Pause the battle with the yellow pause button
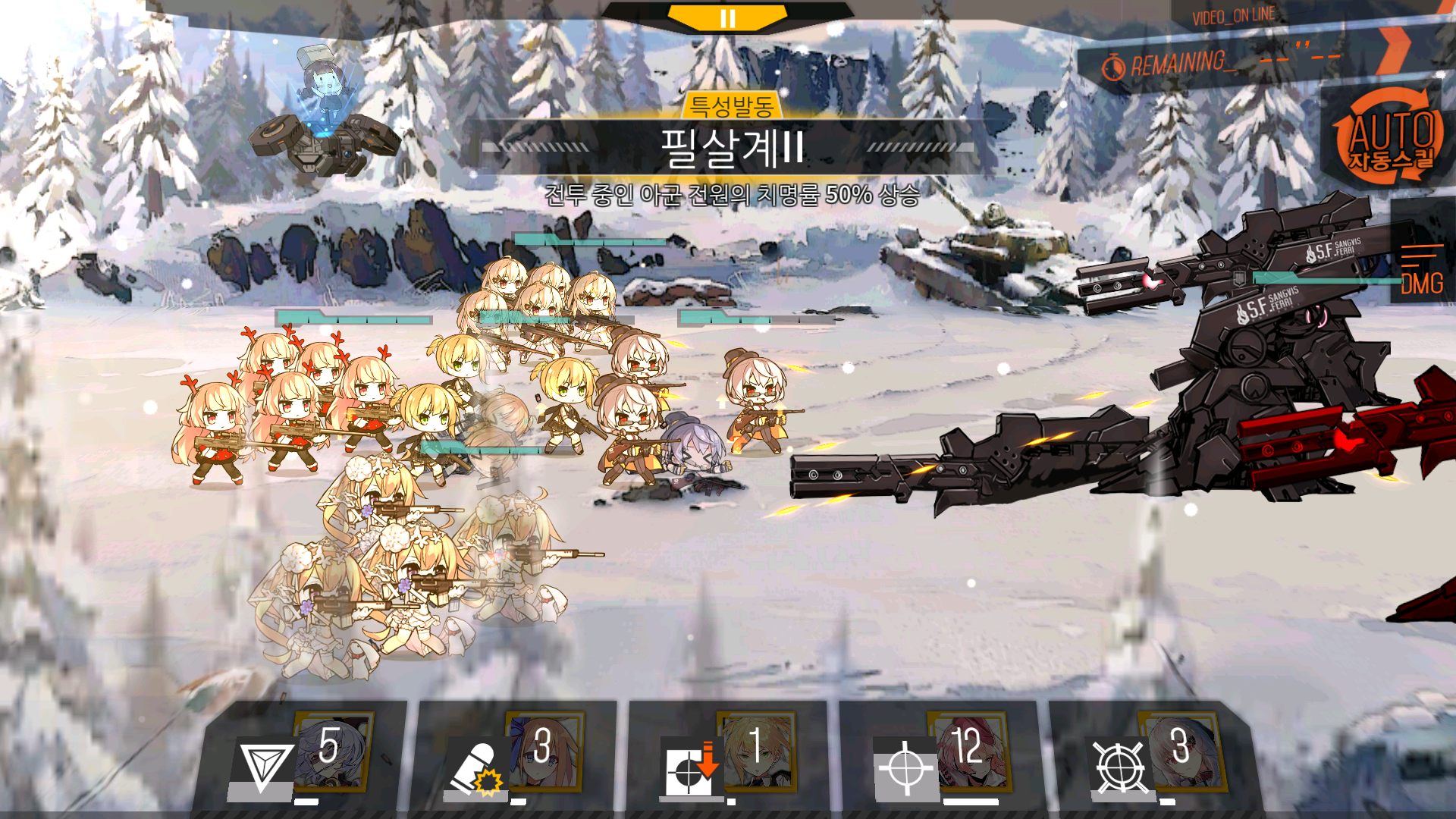Viewport: 1456px width, 819px height. click(727, 18)
